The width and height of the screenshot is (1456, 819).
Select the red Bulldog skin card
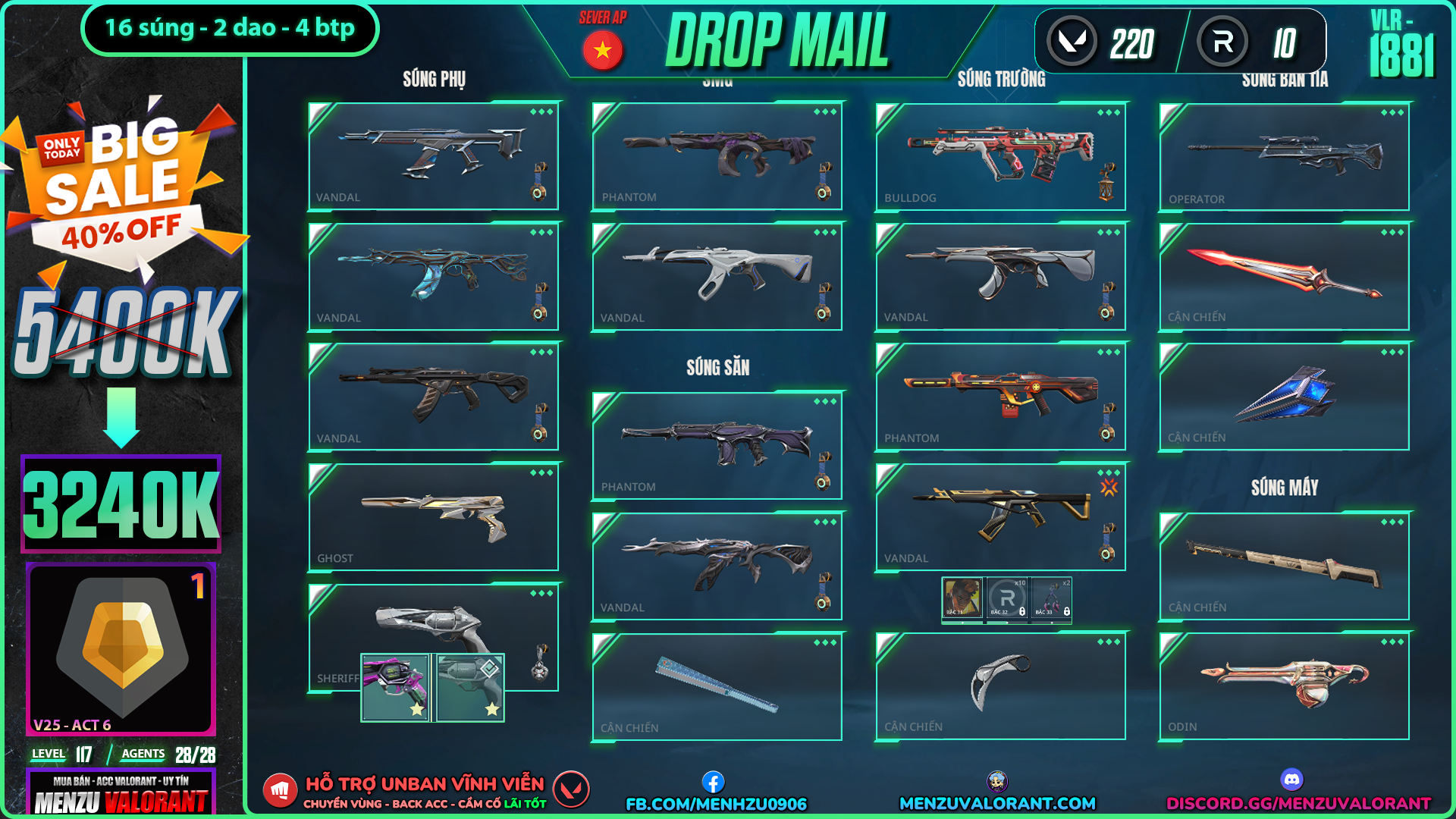coord(1000,156)
